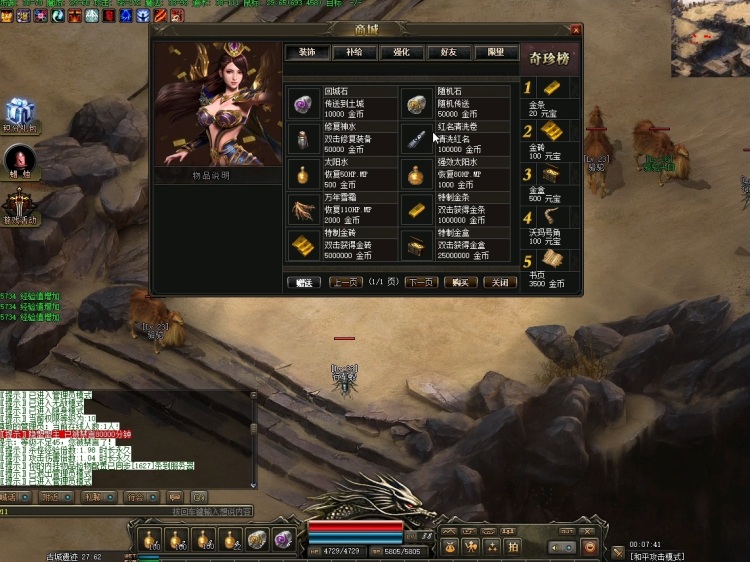Choose the 随机石 teleport stone item

tap(417, 103)
